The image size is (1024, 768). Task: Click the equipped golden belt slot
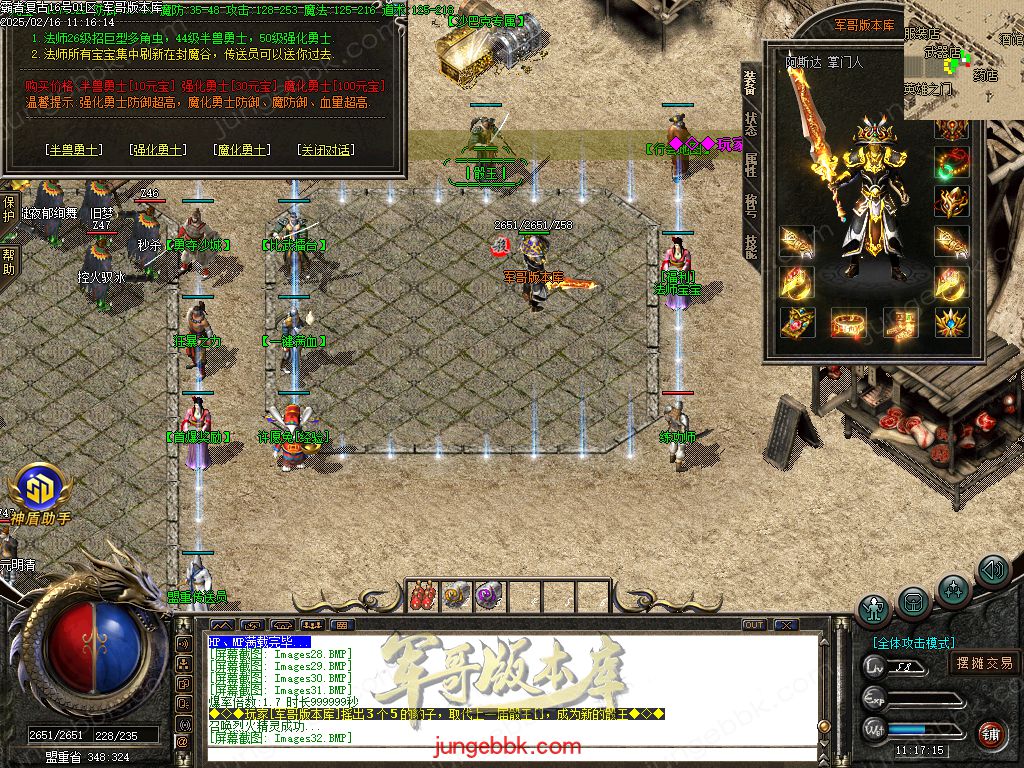(849, 322)
